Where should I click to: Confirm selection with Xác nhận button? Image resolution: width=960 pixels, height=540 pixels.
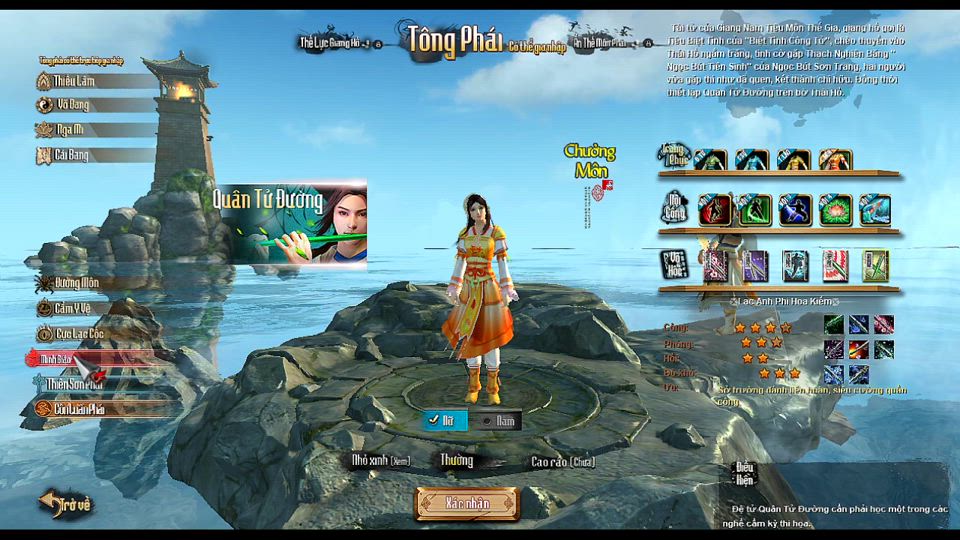coord(467,504)
